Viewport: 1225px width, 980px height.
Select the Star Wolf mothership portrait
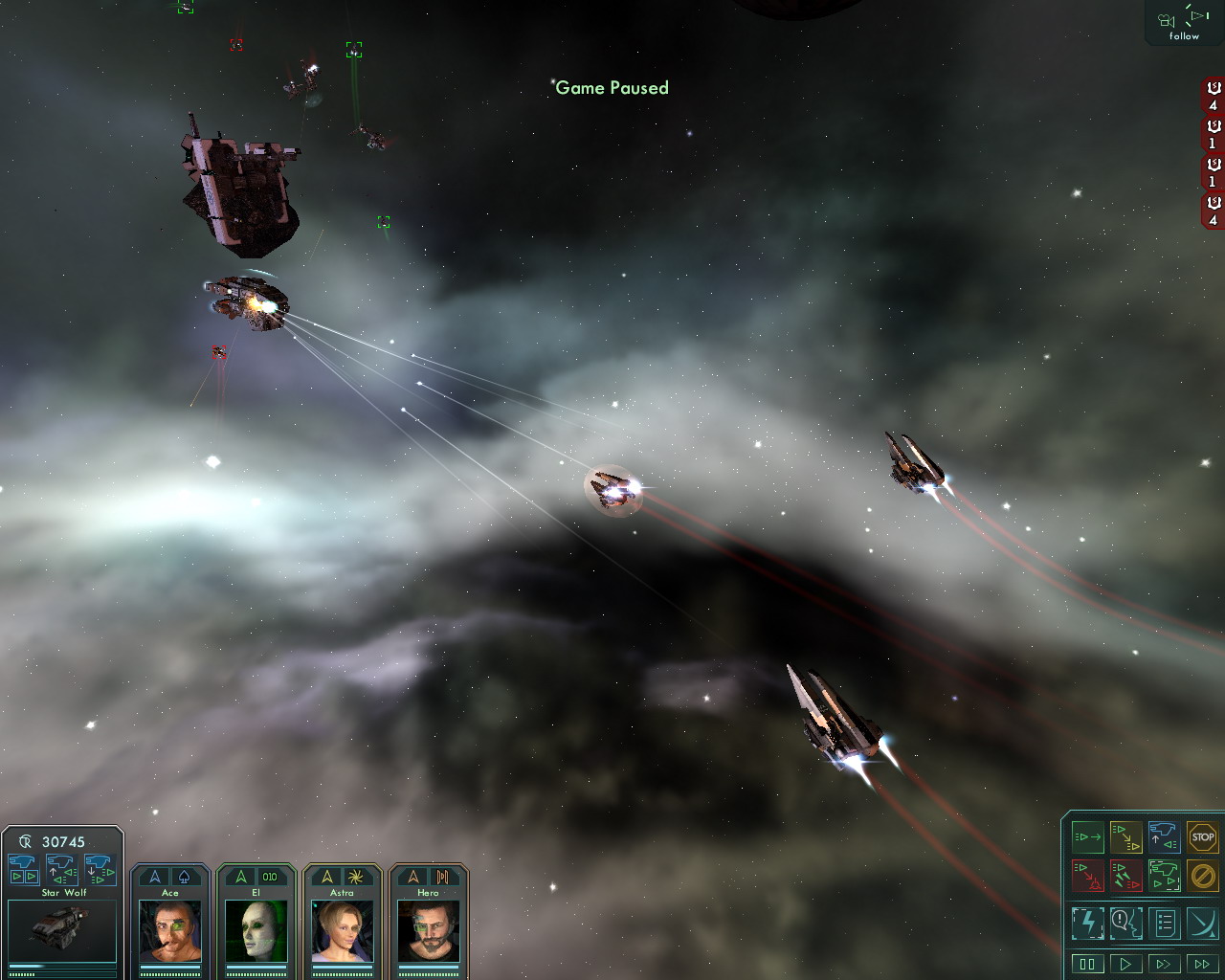coord(62,929)
